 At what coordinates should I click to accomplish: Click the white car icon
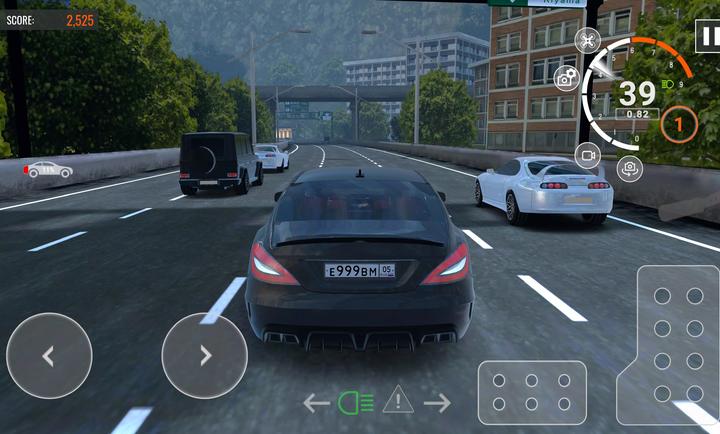[x=49, y=170]
